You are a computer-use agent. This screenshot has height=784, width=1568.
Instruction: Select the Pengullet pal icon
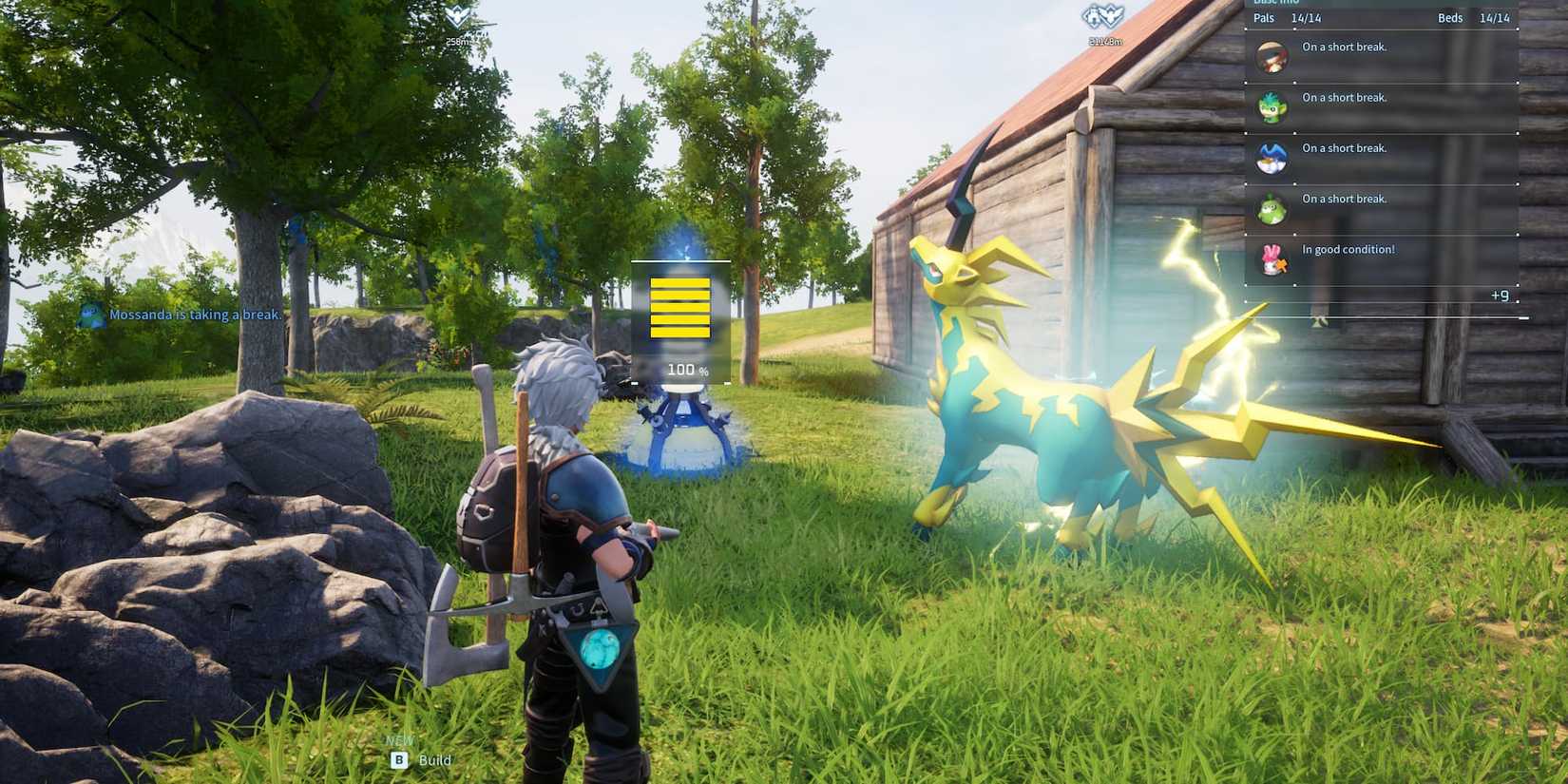(1272, 159)
